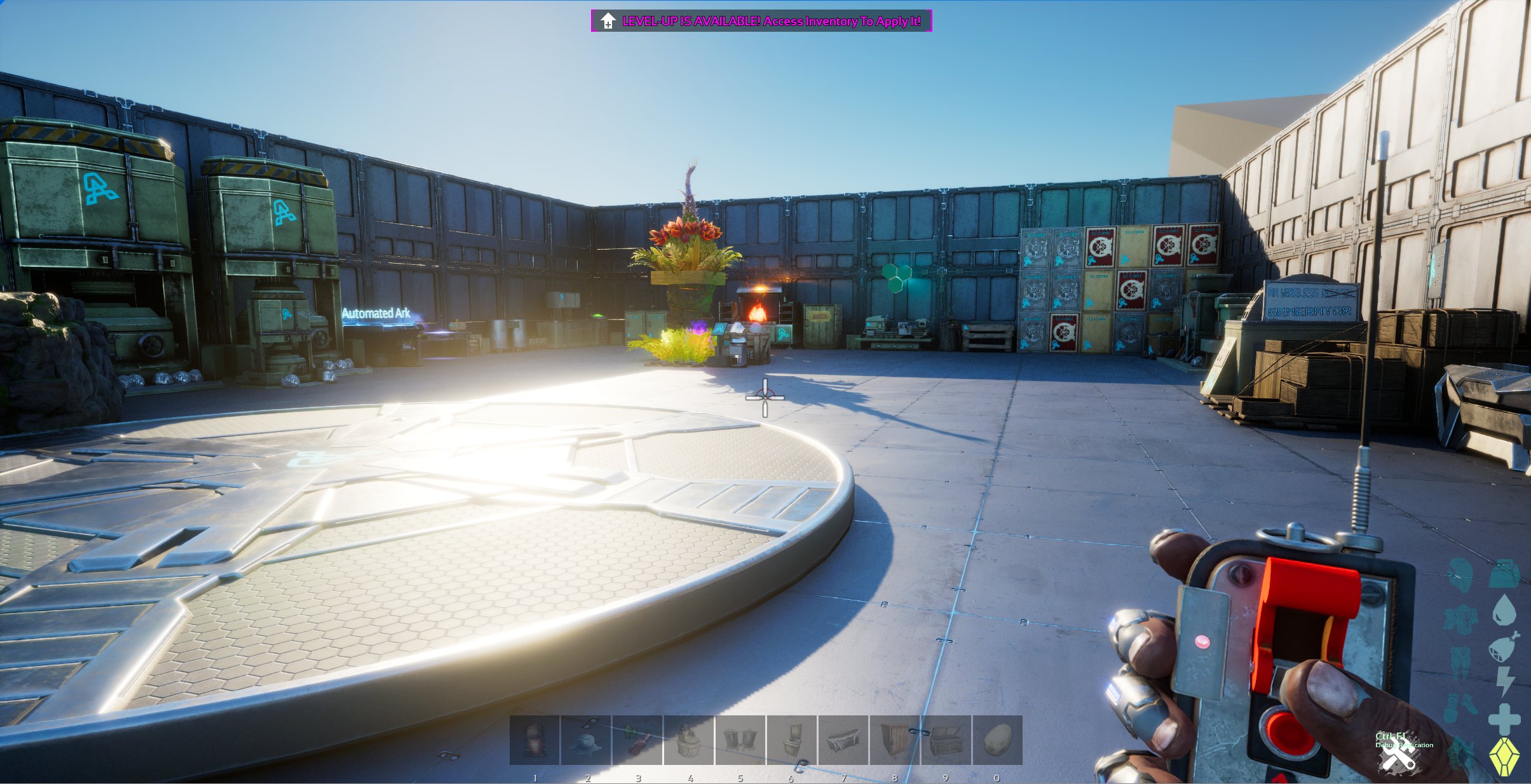Click the house icon on the level-up banner
Image resolution: width=1531 pixels, height=784 pixels.
[607, 21]
